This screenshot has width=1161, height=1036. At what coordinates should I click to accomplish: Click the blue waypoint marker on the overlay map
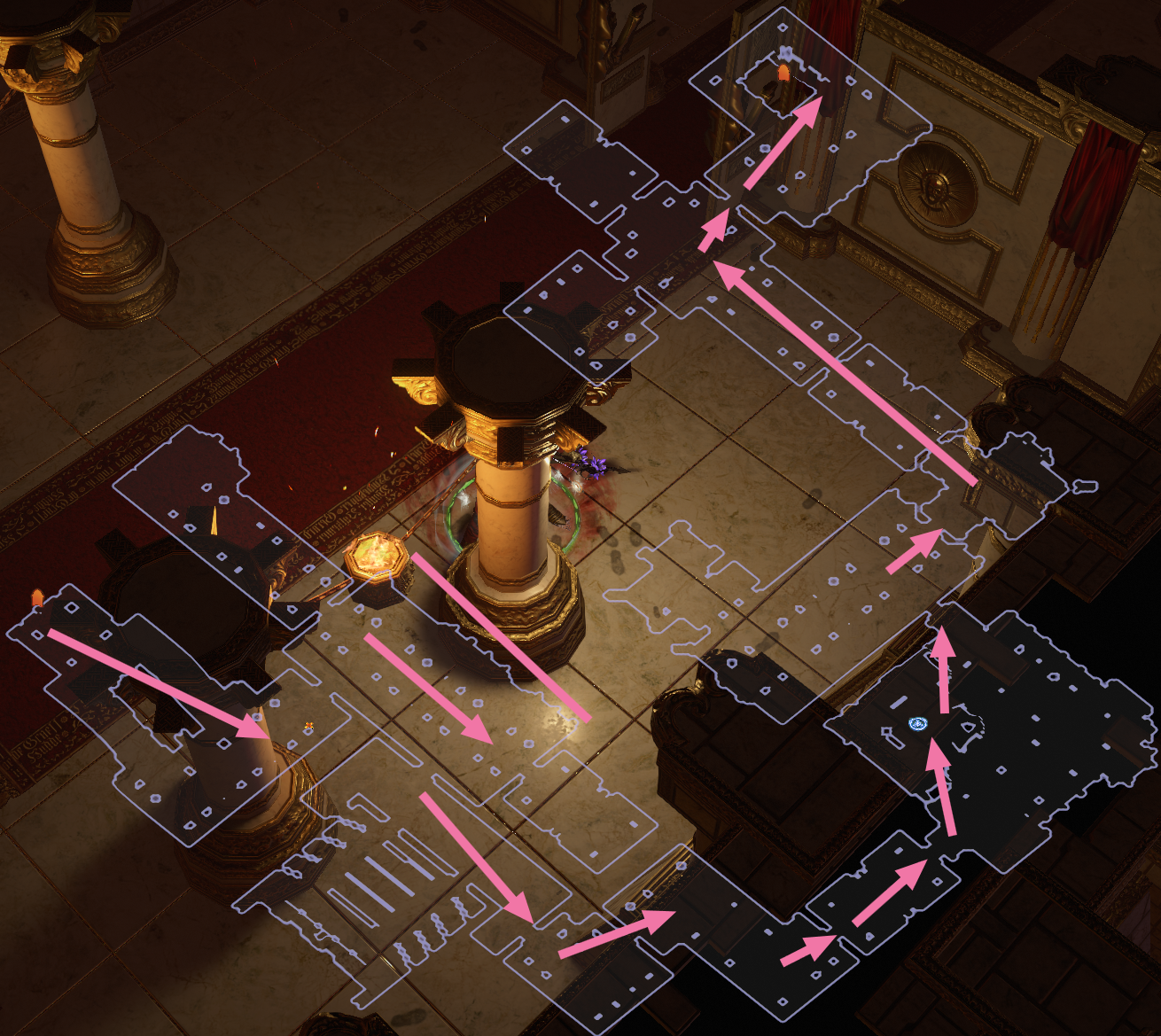pyautogui.click(x=917, y=724)
